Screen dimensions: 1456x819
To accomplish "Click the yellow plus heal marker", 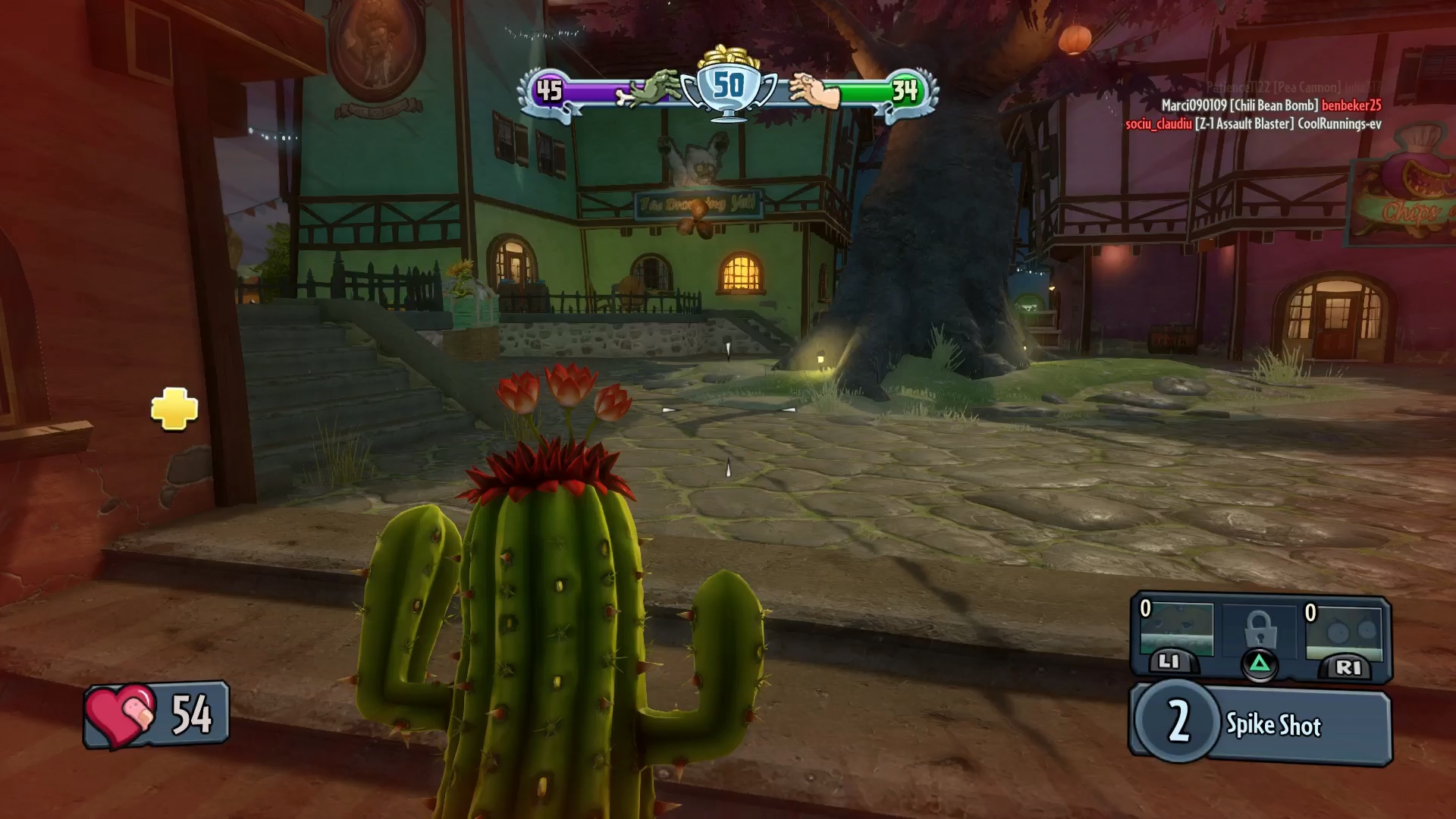I will pos(174,409).
